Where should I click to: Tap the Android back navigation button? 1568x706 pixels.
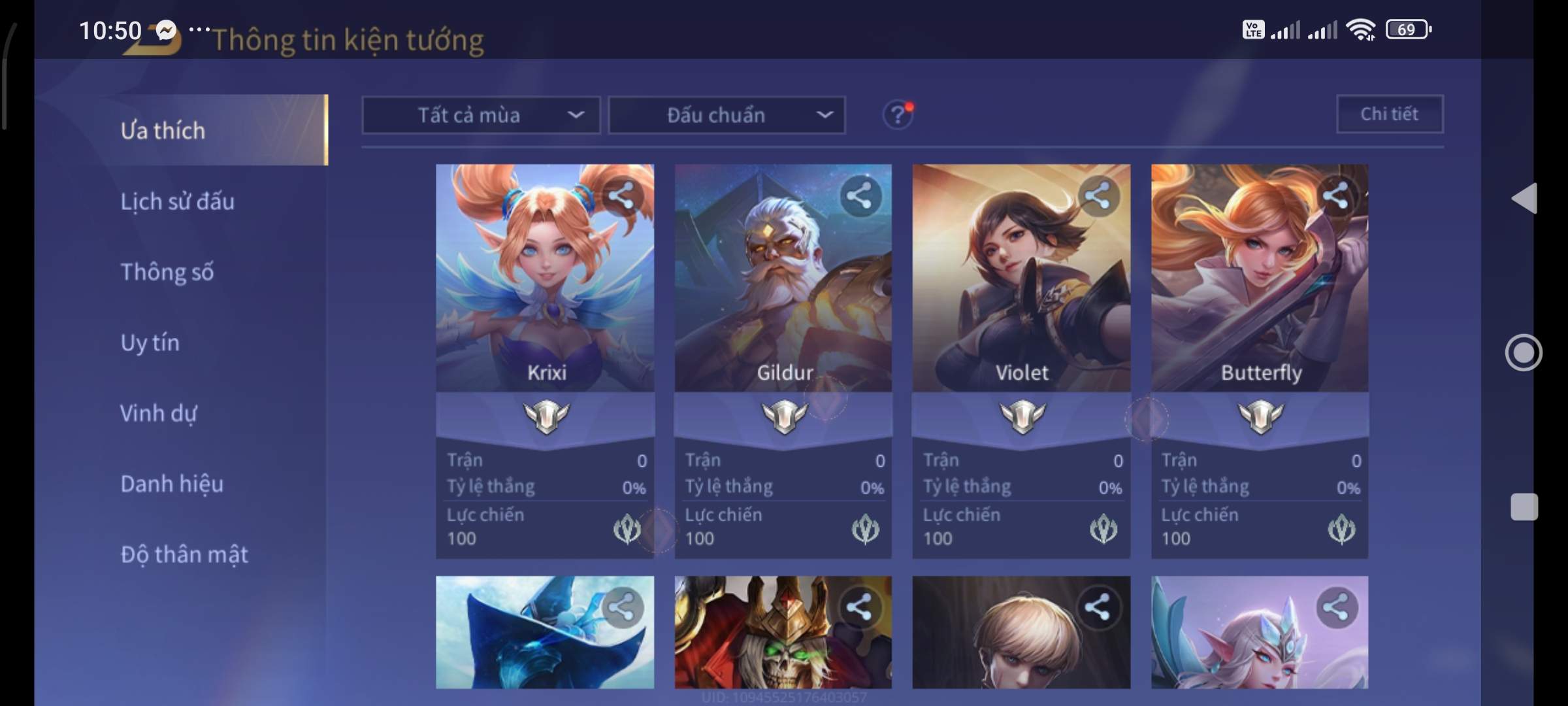1525,198
